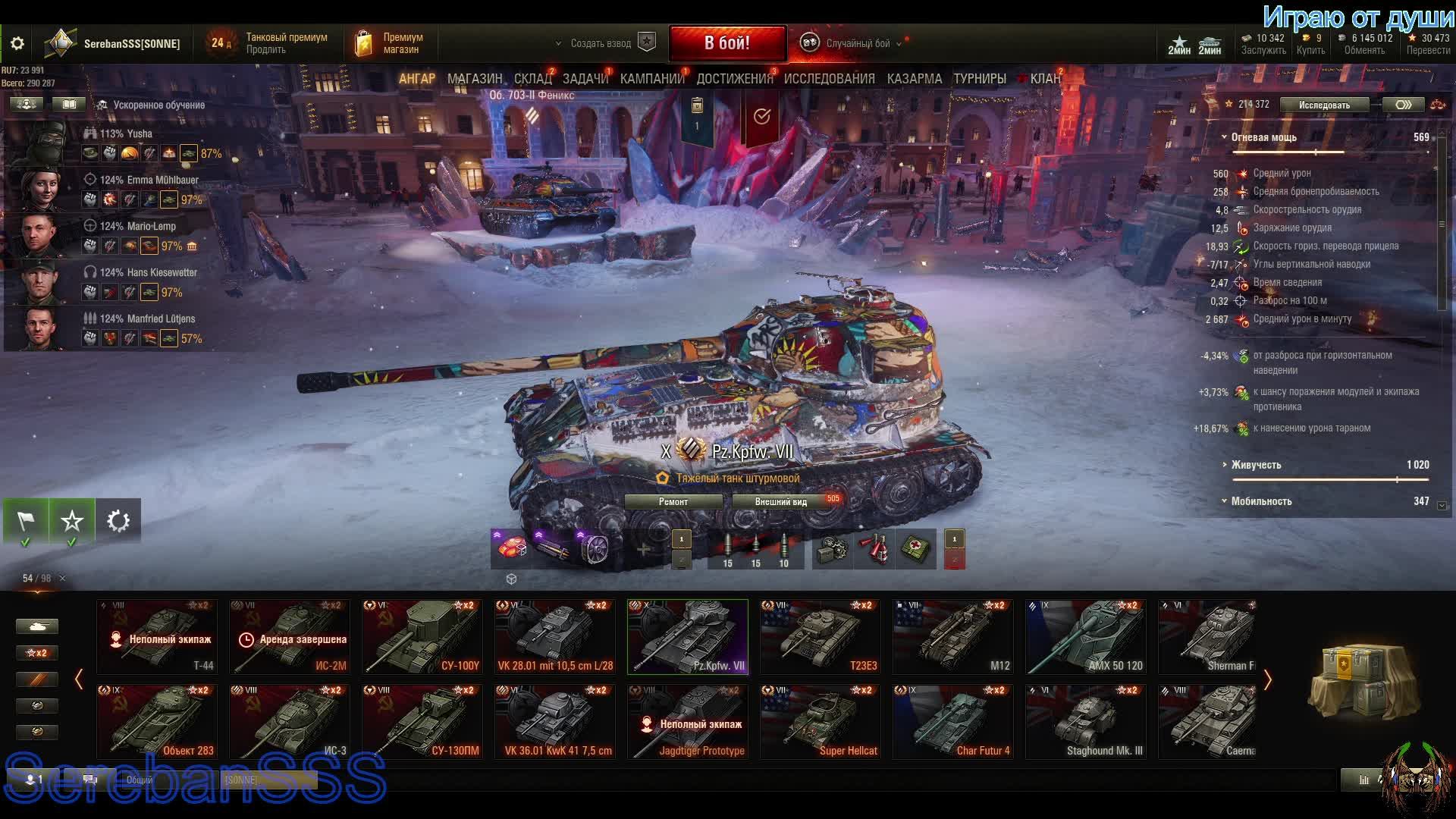Switch to the ТУРНИРЫ tab
This screenshot has height=819, width=1456.
[x=979, y=79]
